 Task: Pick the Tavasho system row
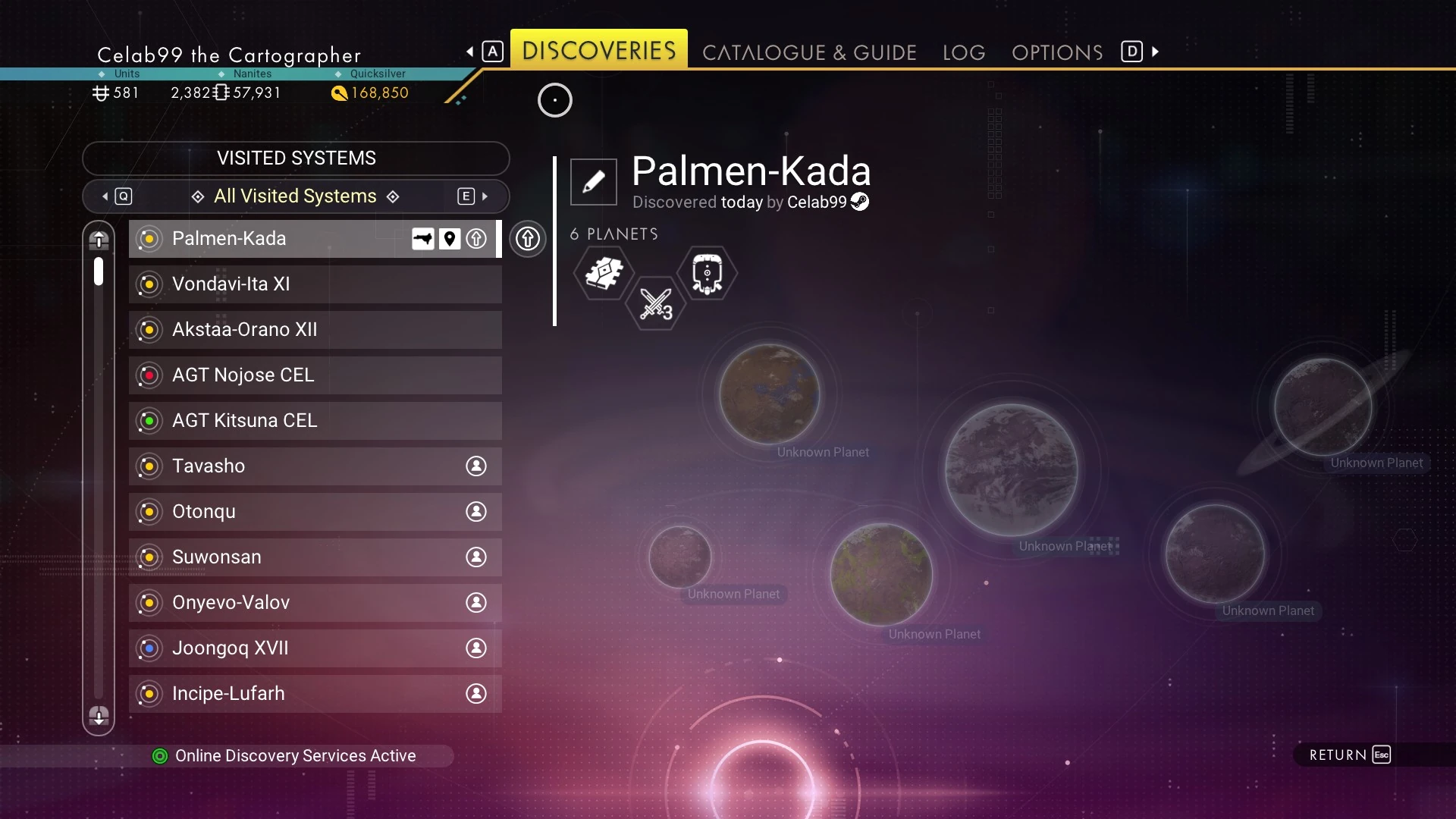click(315, 466)
